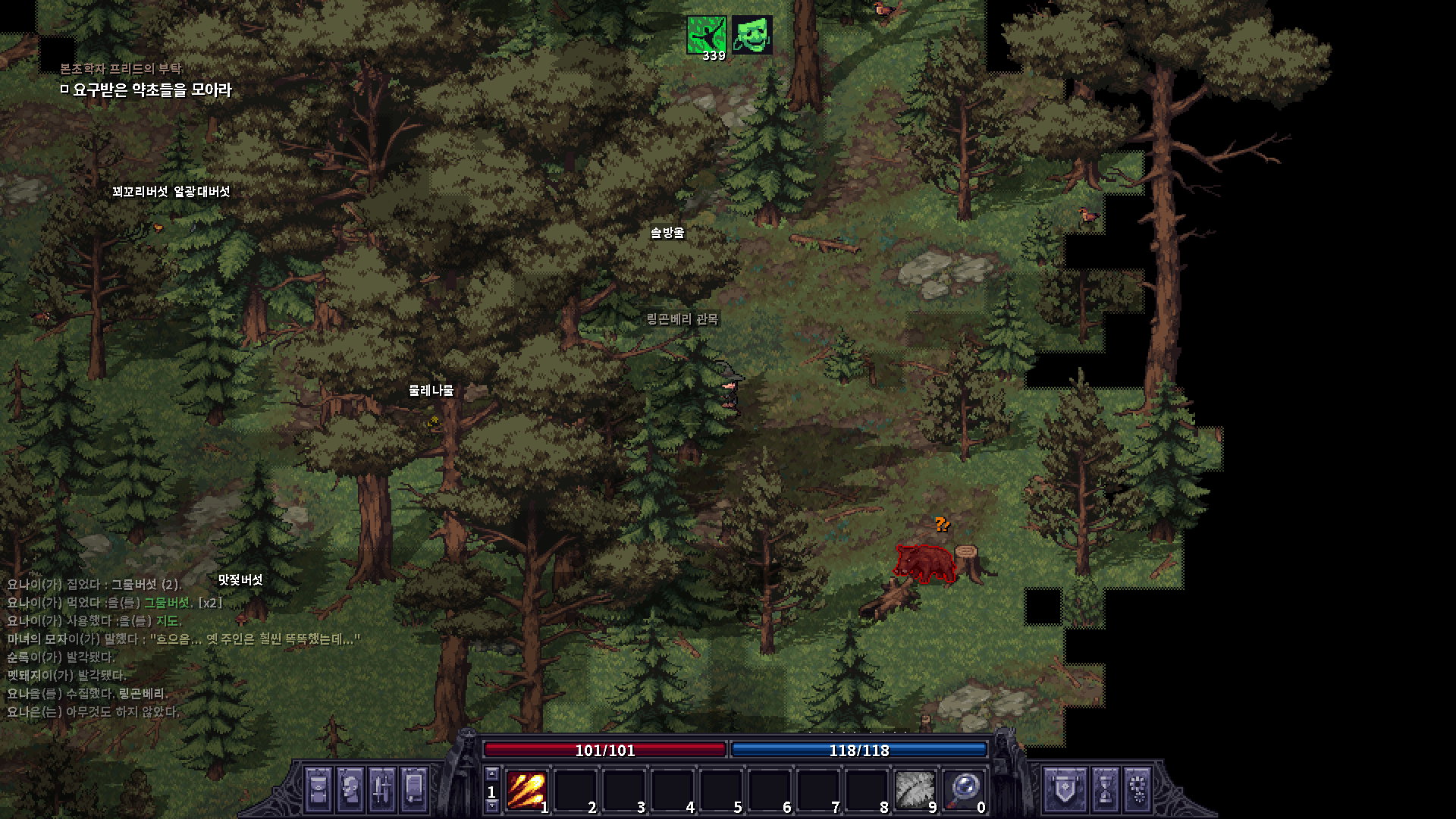Screen dimensions: 1456x819
Task: Use the grey leaf item in slot 9
Action: coord(915,790)
